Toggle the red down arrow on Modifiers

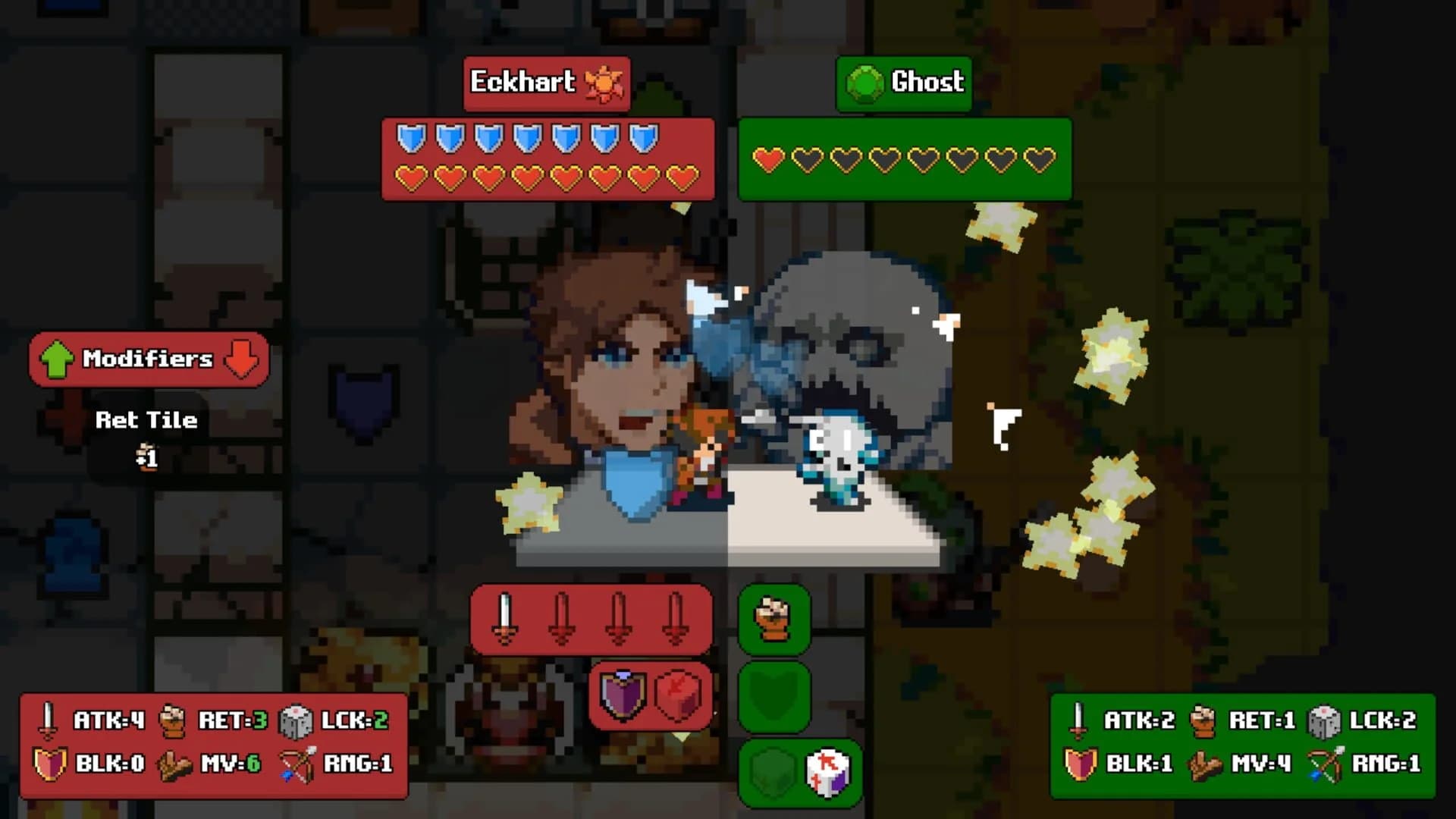(240, 359)
